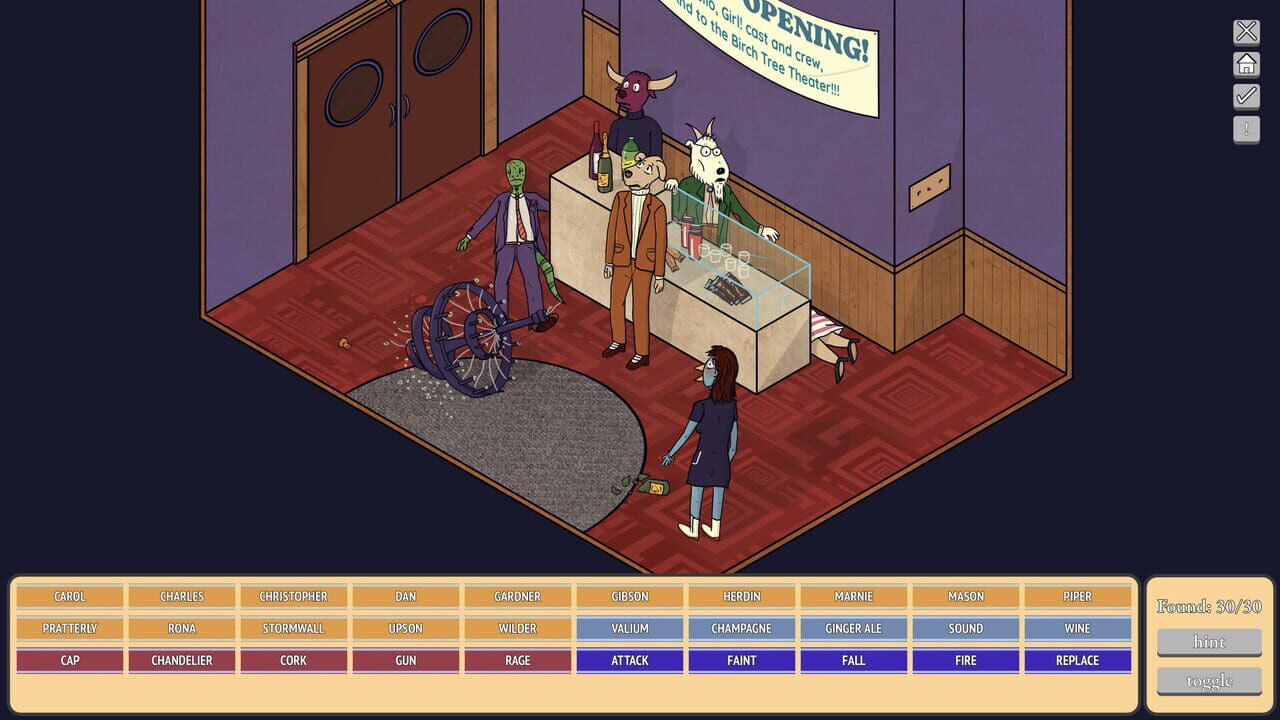Select the CHAMPAGNE word tile
1280x720 pixels.
[741, 628]
